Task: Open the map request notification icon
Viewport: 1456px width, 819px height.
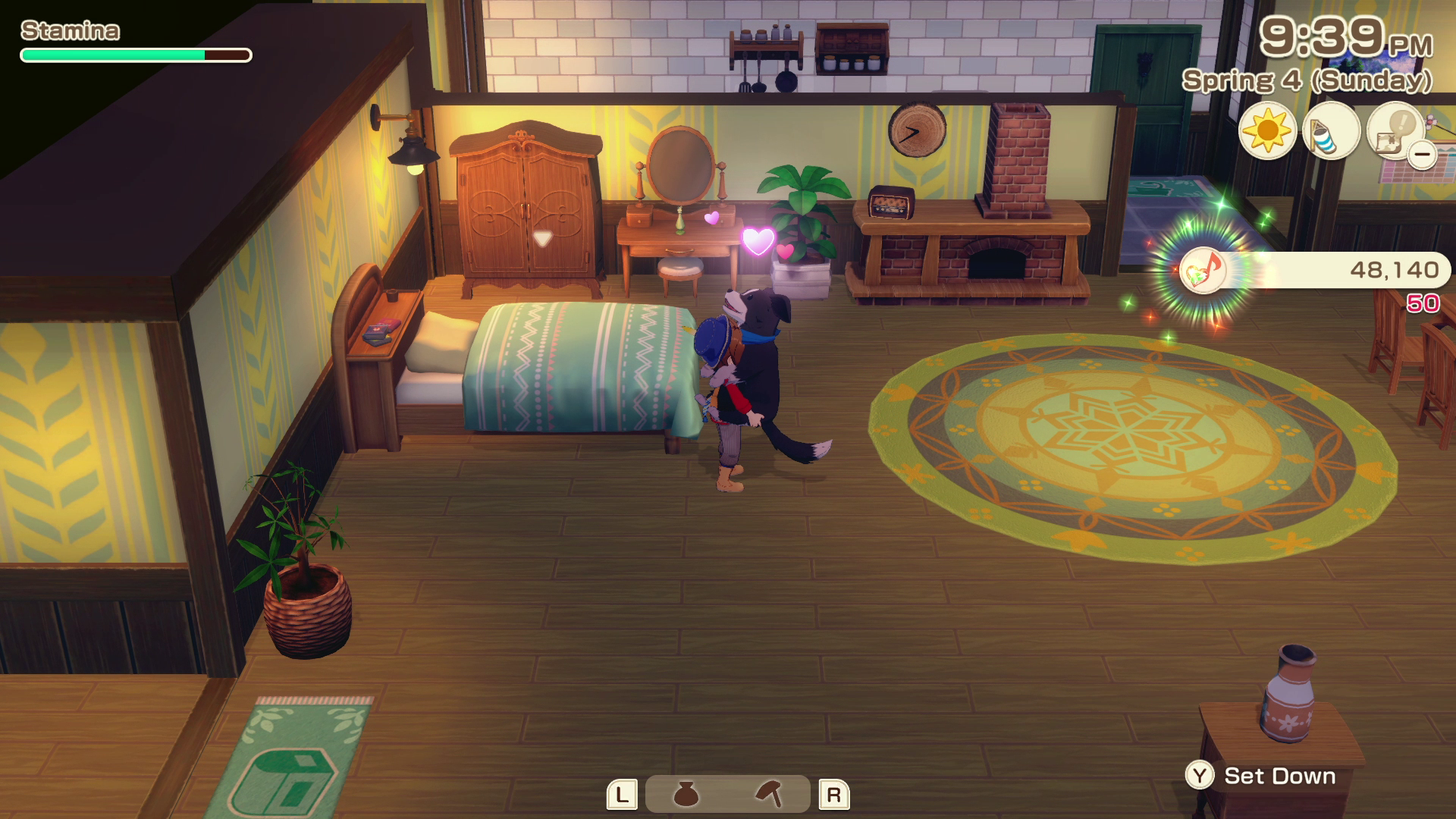Action: [1393, 129]
